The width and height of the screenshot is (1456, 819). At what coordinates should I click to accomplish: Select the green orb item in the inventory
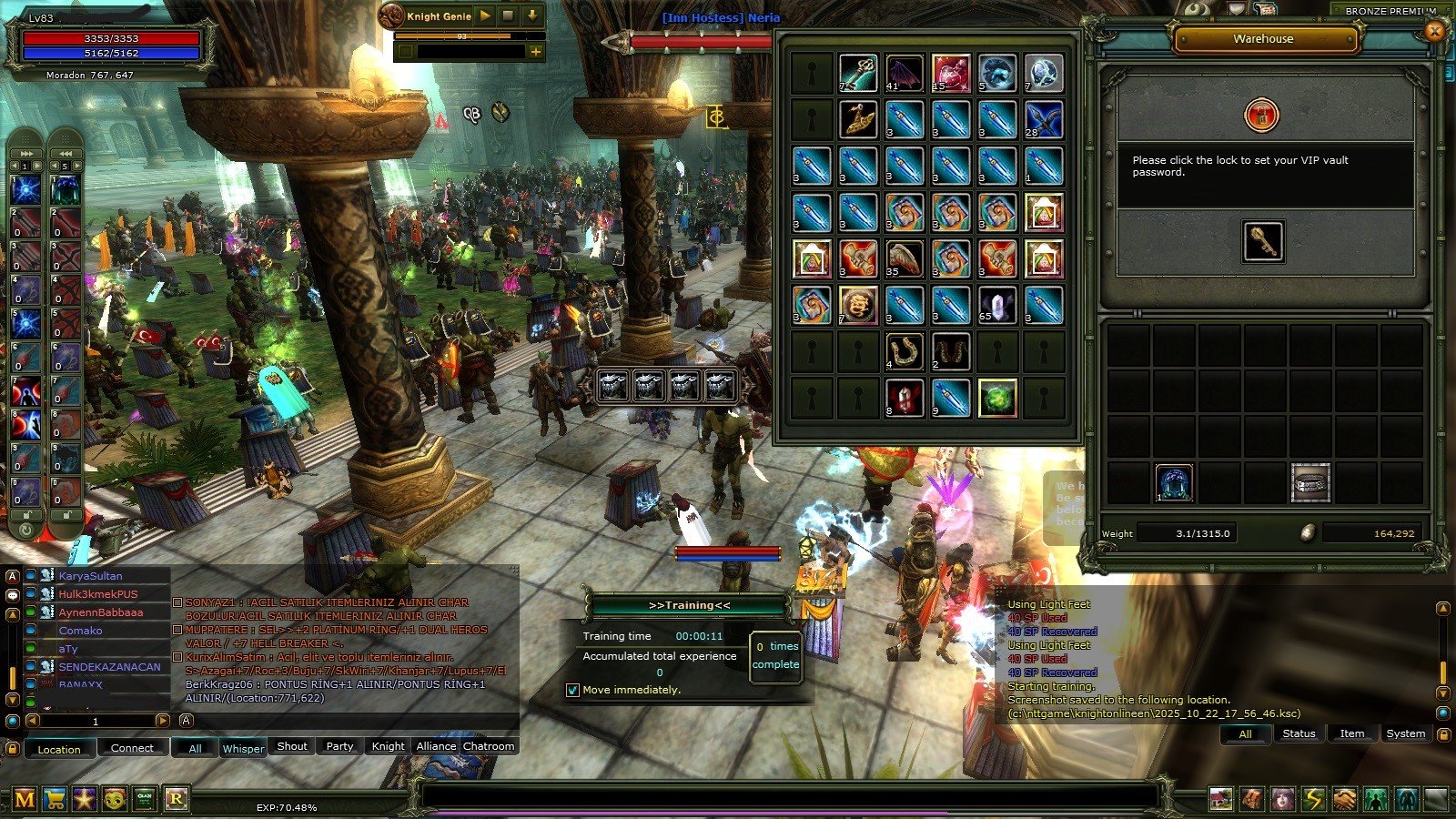click(997, 399)
